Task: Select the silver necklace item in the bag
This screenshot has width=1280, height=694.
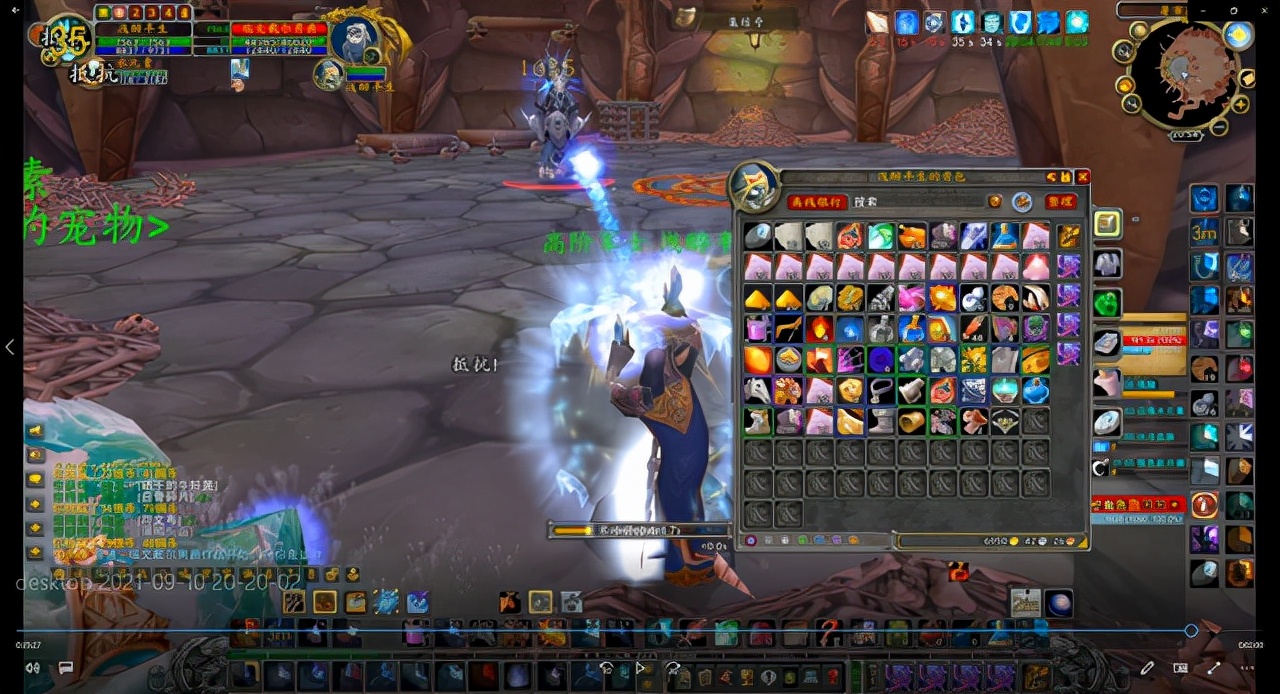Action: pyautogui.click(x=880, y=390)
